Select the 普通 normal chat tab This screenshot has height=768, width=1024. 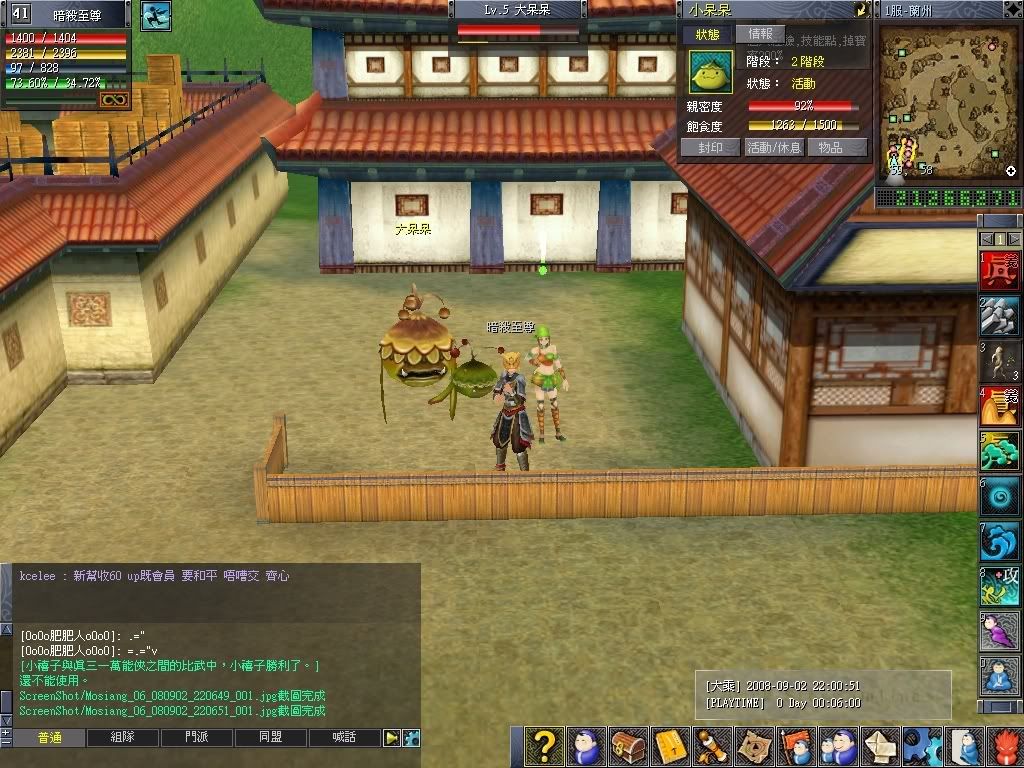[x=50, y=738]
